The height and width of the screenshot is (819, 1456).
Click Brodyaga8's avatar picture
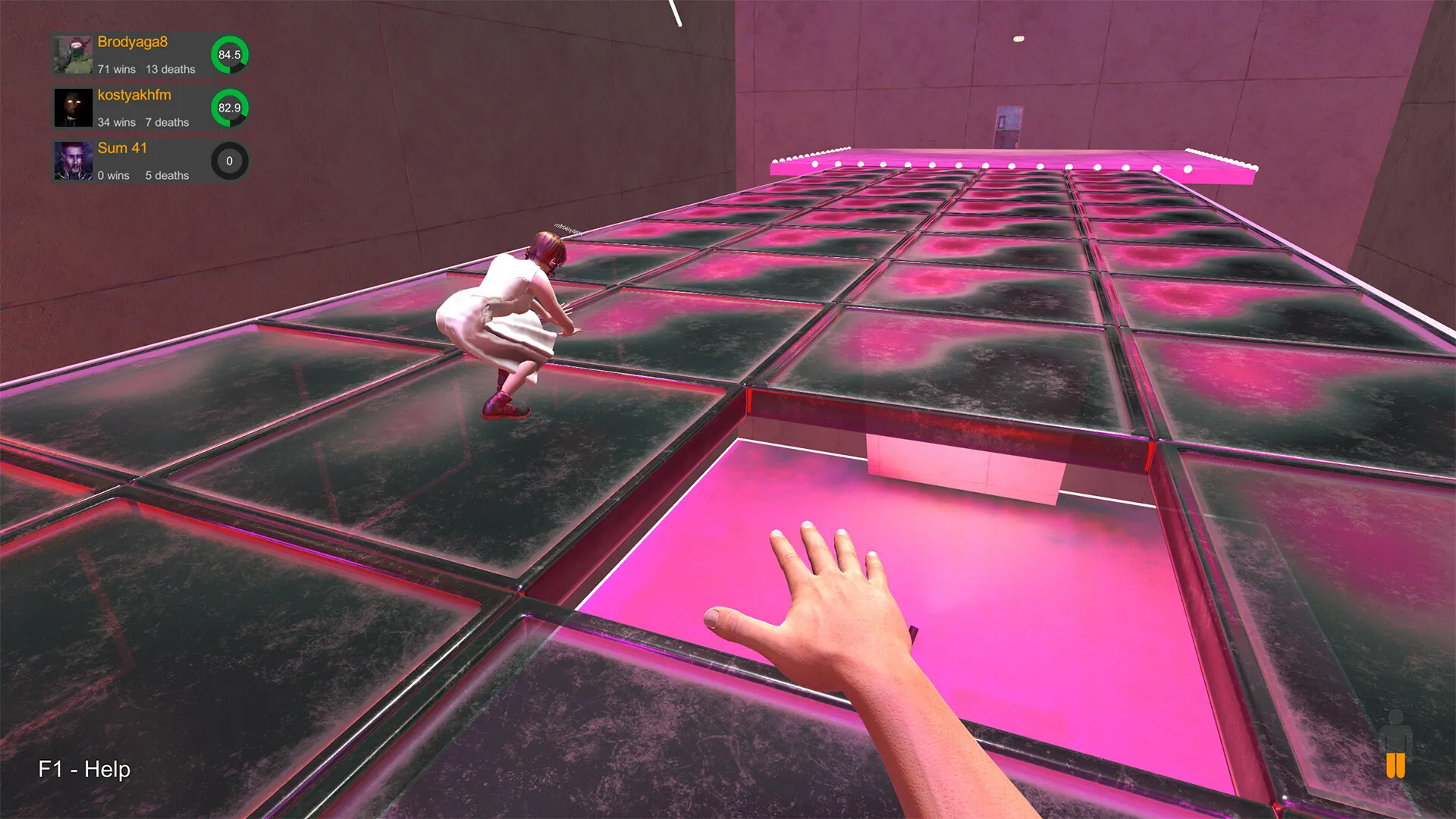tap(72, 53)
